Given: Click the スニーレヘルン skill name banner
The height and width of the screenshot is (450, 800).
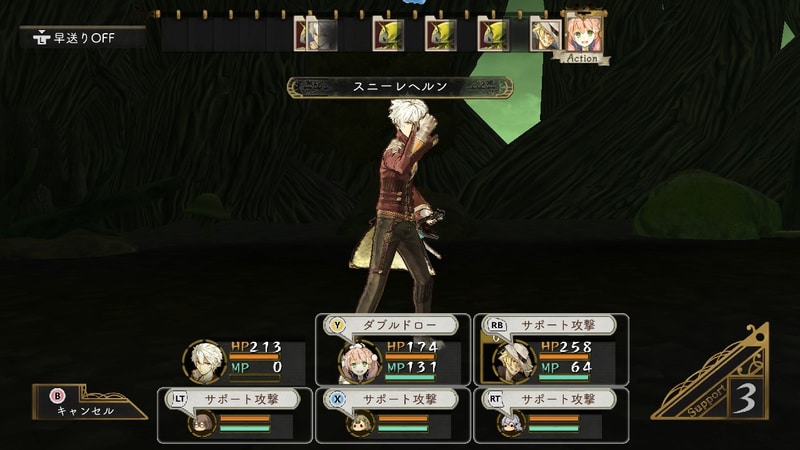Looking at the screenshot, I should click(x=400, y=88).
